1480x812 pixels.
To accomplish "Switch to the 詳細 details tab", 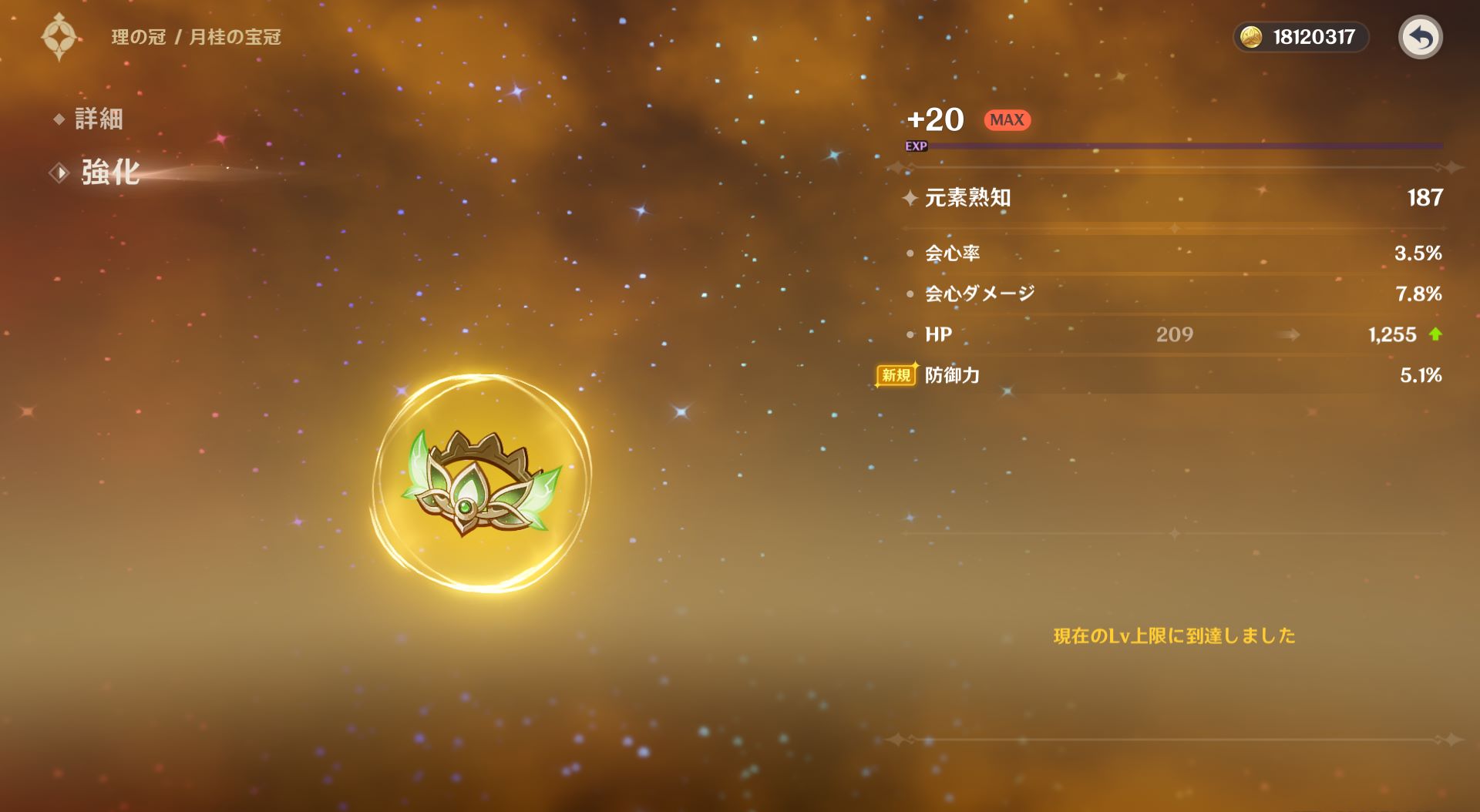I will (x=98, y=119).
